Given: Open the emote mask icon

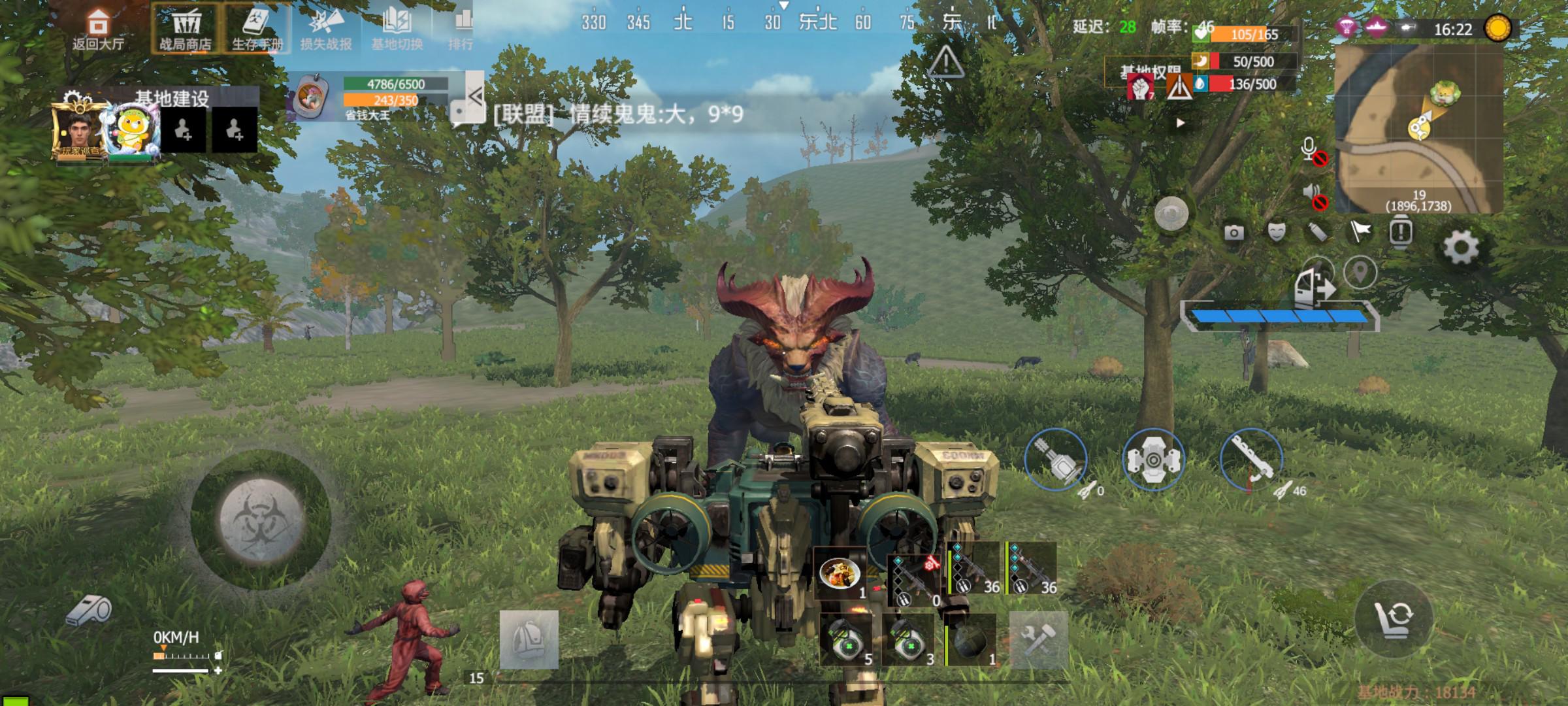Looking at the screenshot, I should 1276,231.
